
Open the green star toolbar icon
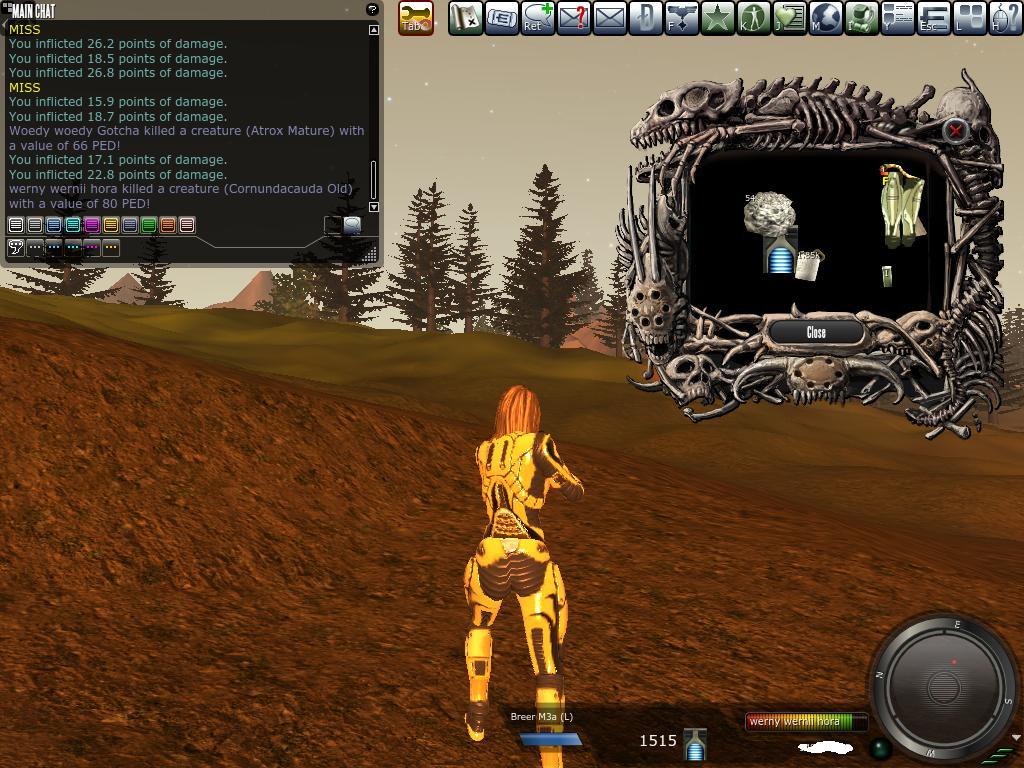pyautogui.click(x=717, y=17)
